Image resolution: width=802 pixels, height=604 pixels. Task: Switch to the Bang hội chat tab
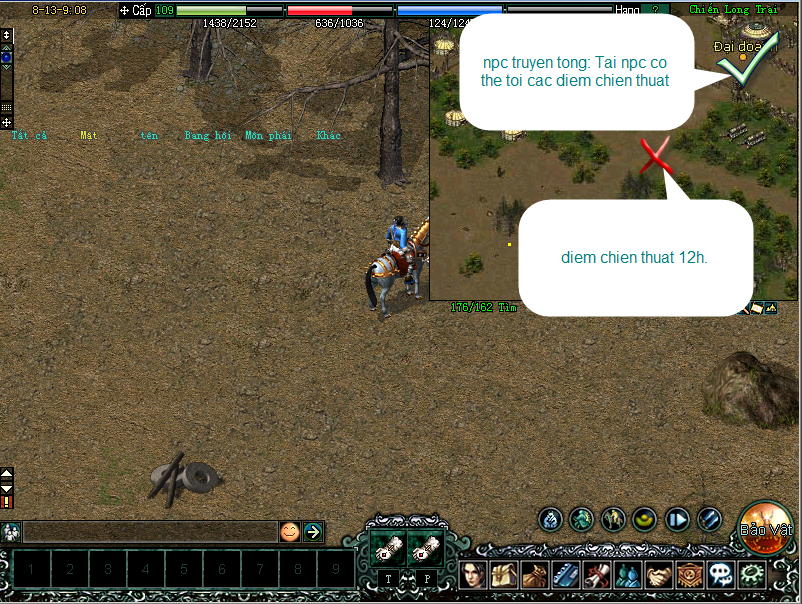pos(208,136)
